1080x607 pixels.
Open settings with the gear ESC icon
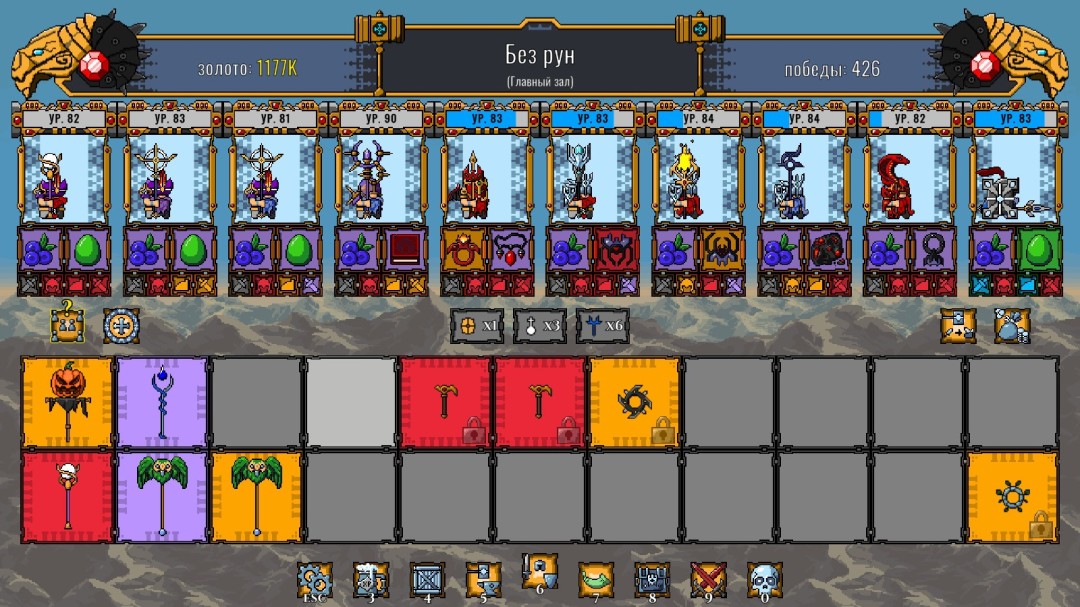pos(314,579)
